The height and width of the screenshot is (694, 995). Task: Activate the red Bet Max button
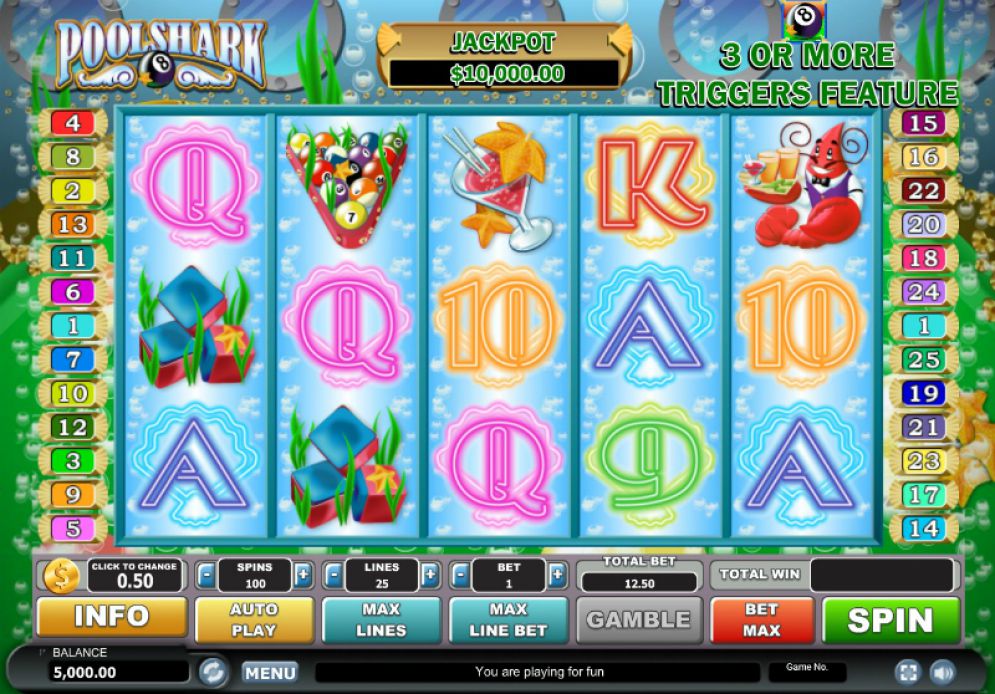(x=761, y=620)
